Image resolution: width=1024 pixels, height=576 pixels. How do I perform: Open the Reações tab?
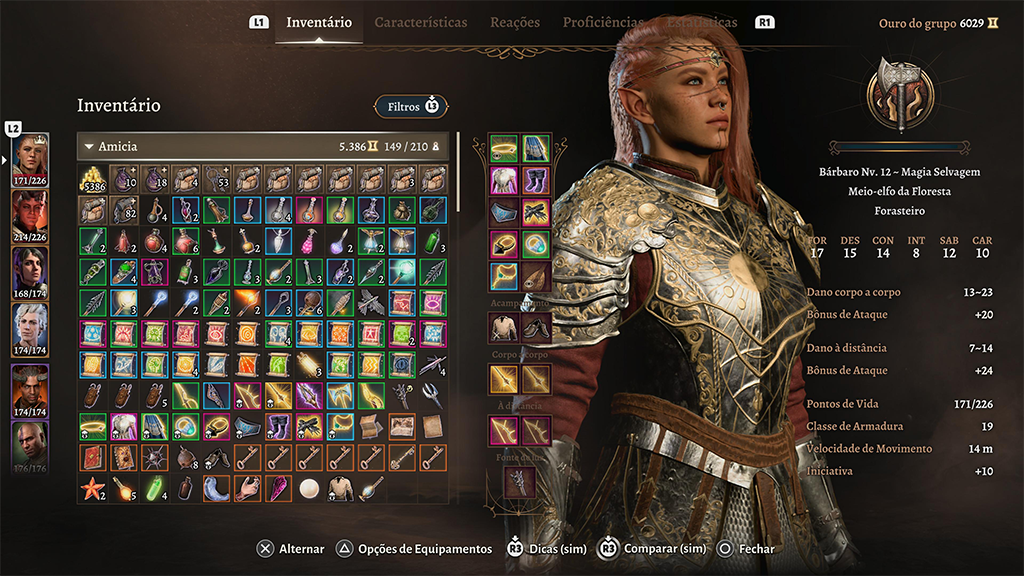515,22
